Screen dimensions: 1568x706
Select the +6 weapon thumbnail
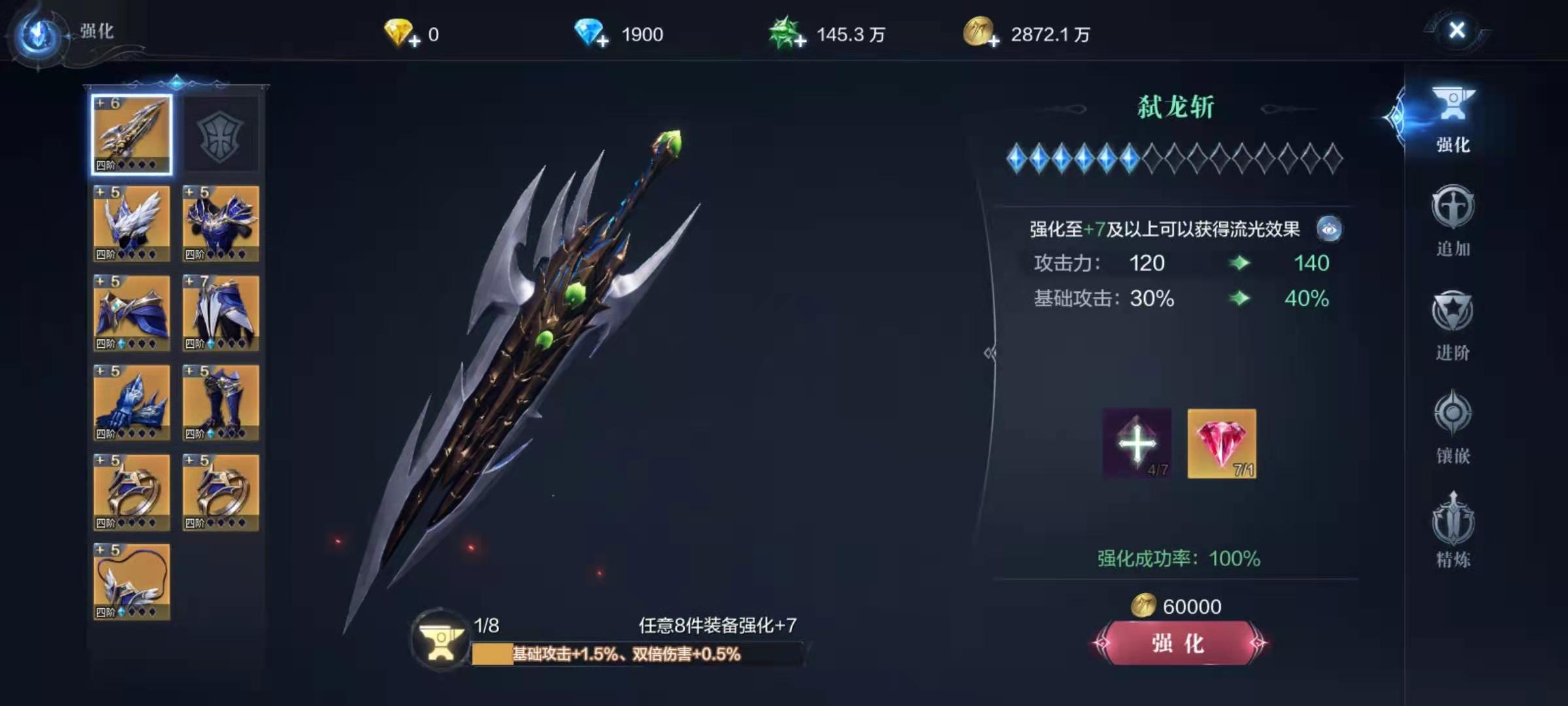[x=132, y=134]
